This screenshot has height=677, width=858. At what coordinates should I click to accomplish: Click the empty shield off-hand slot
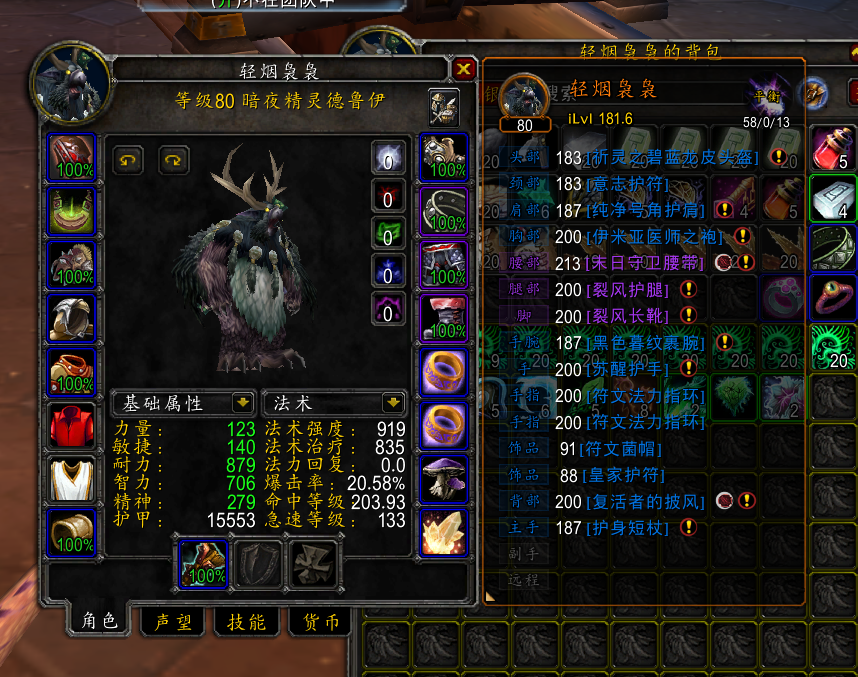[258, 563]
